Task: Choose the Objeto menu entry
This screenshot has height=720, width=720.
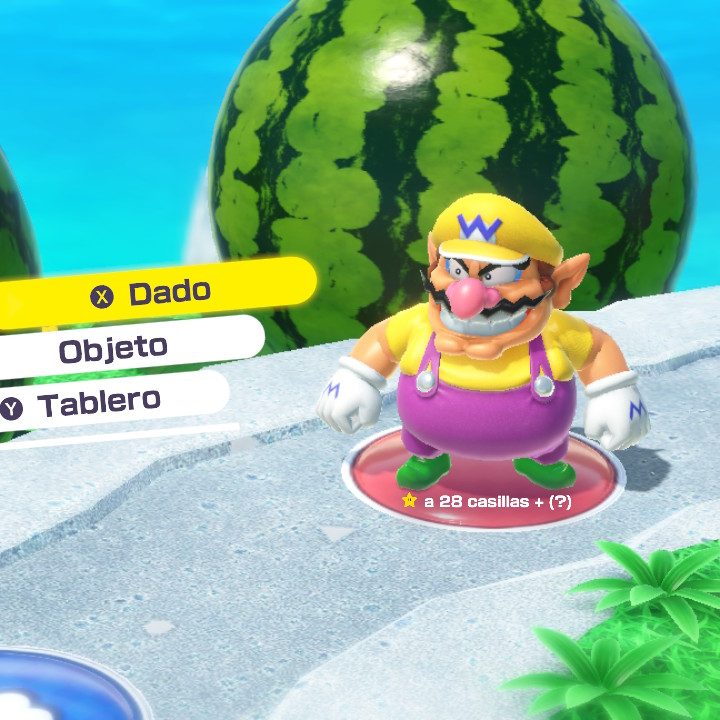Action: (x=113, y=349)
